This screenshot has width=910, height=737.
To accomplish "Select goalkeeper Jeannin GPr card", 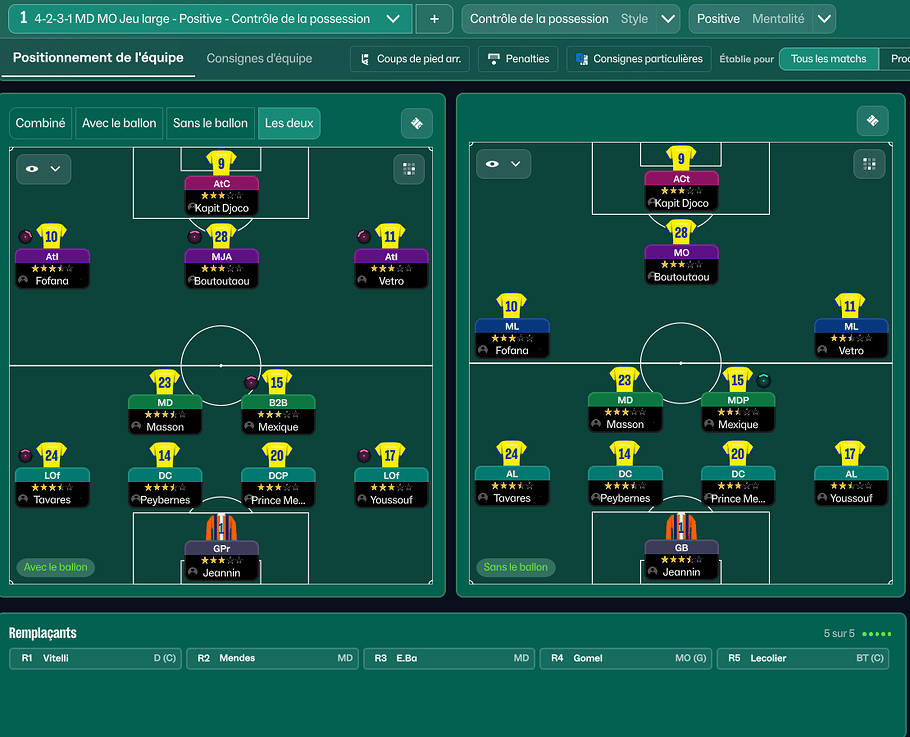I will 221,558.
